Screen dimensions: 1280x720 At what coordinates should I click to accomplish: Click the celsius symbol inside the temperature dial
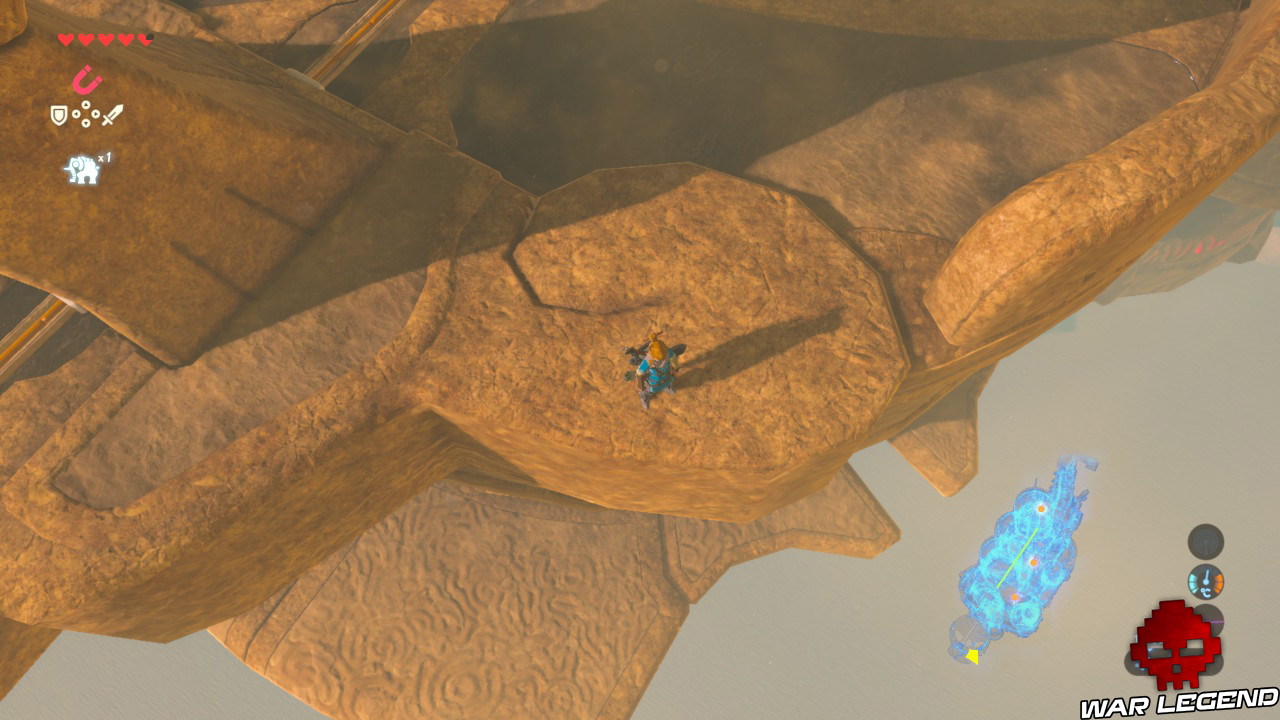click(x=1206, y=592)
